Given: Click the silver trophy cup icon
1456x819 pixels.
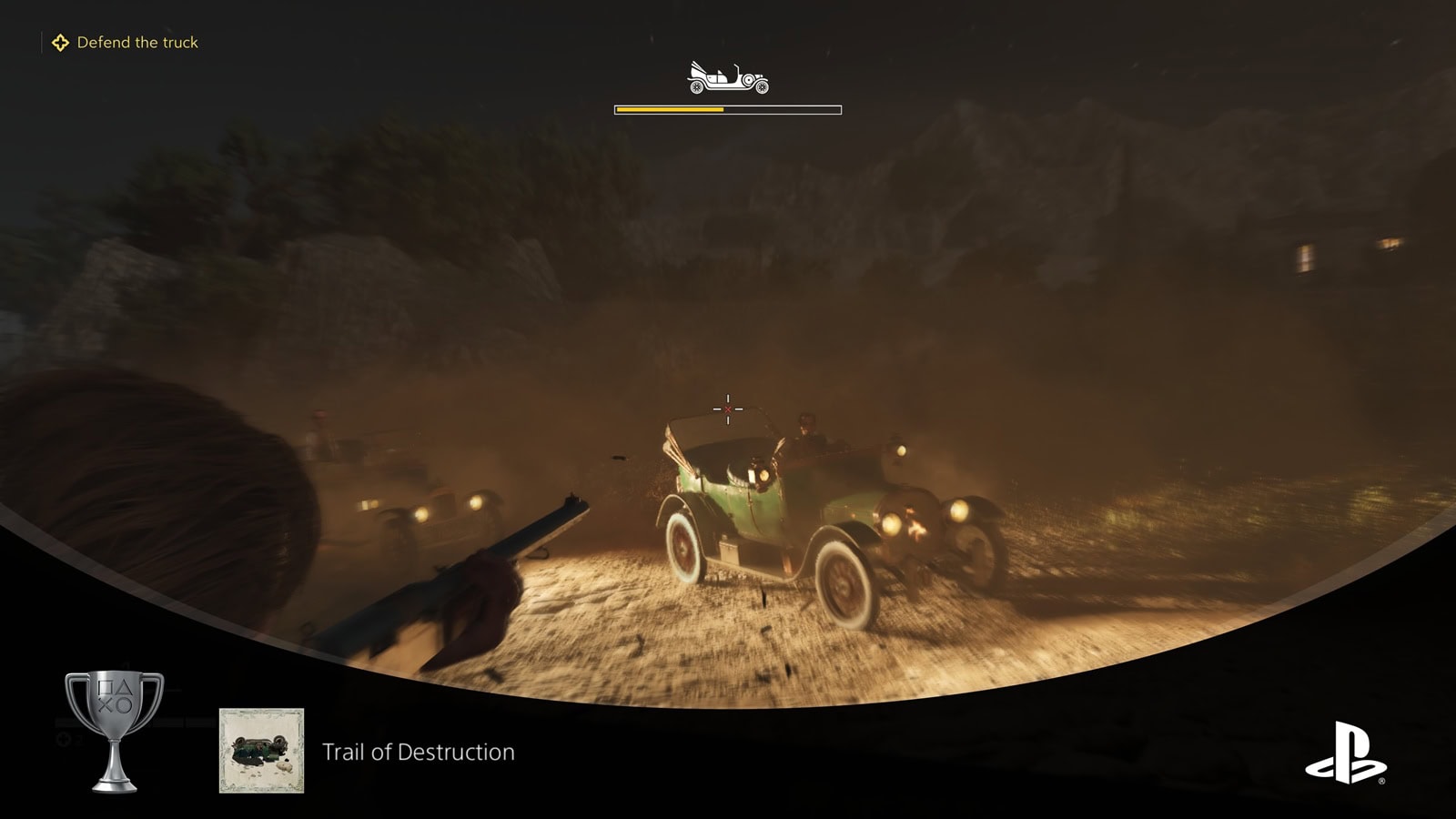Looking at the screenshot, I should coord(115,731).
